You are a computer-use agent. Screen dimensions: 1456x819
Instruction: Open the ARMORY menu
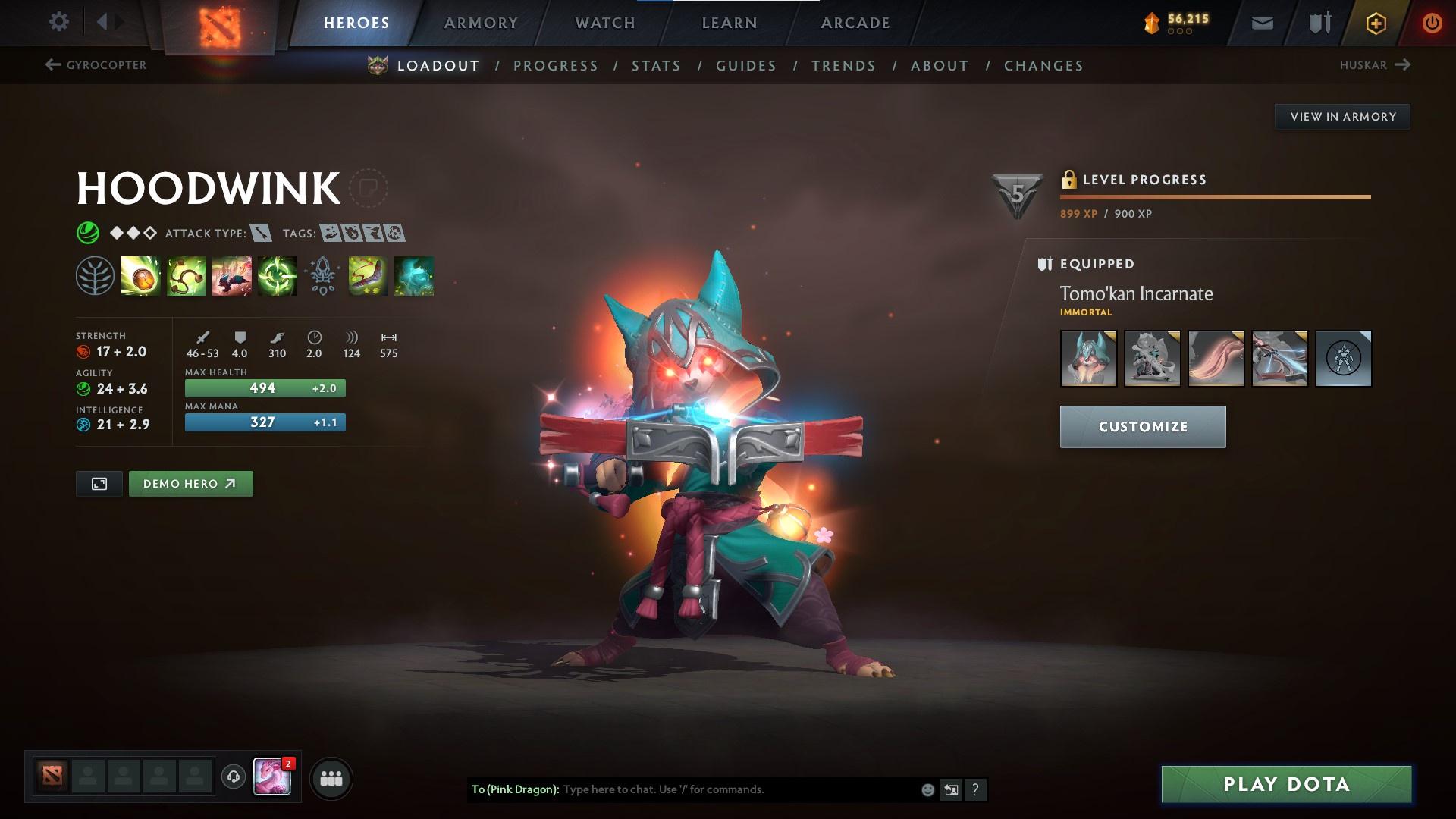coord(481,22)
